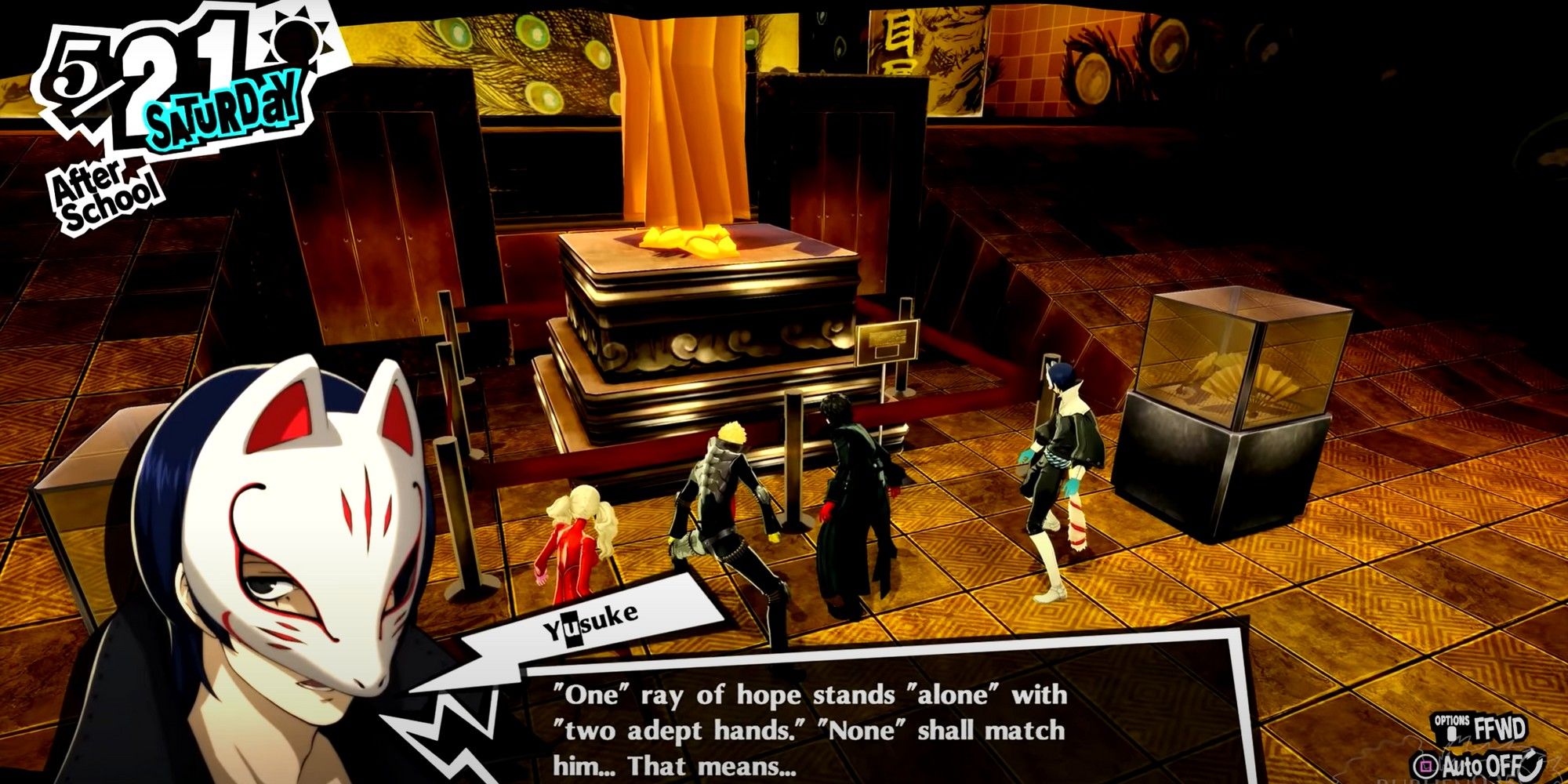Click the Options button prompt icon

[1451, 734]
